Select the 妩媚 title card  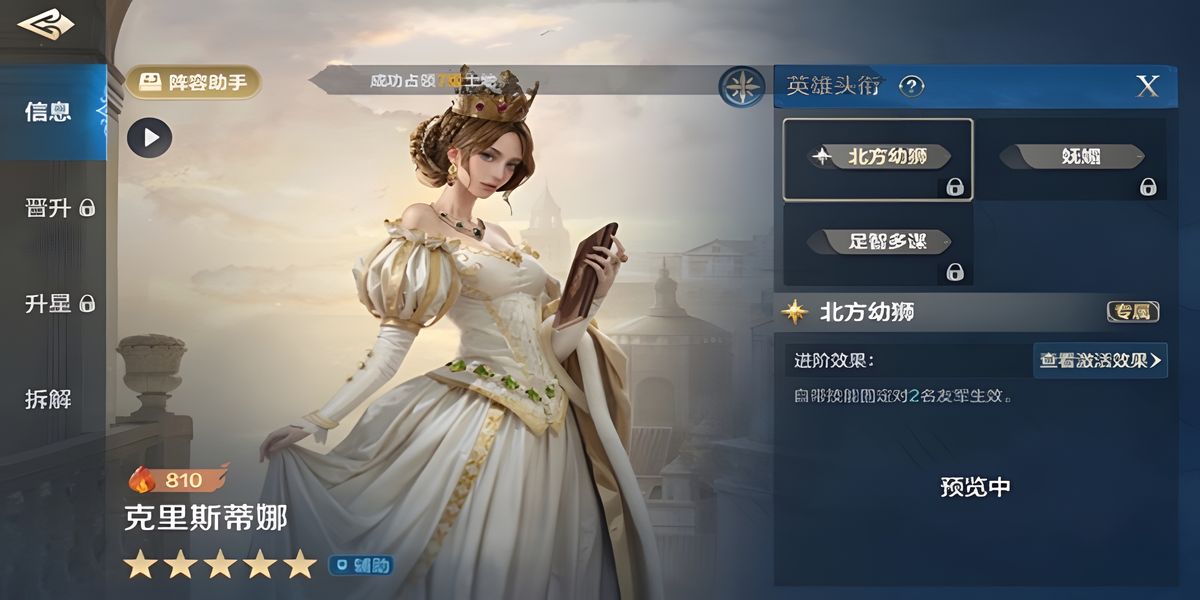tap(1071, 159)
